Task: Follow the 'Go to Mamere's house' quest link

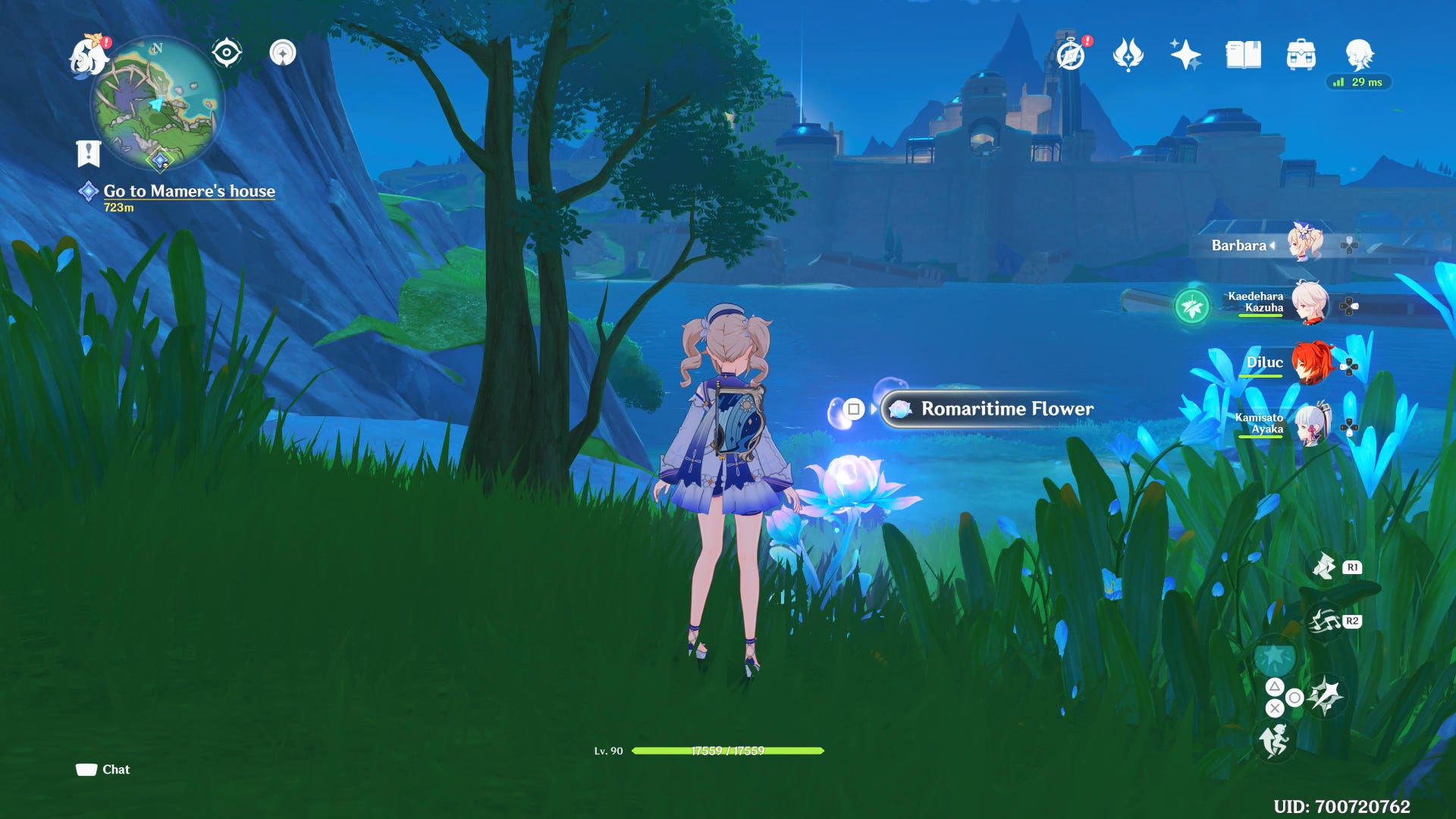Action: click(x=190, y=191)
